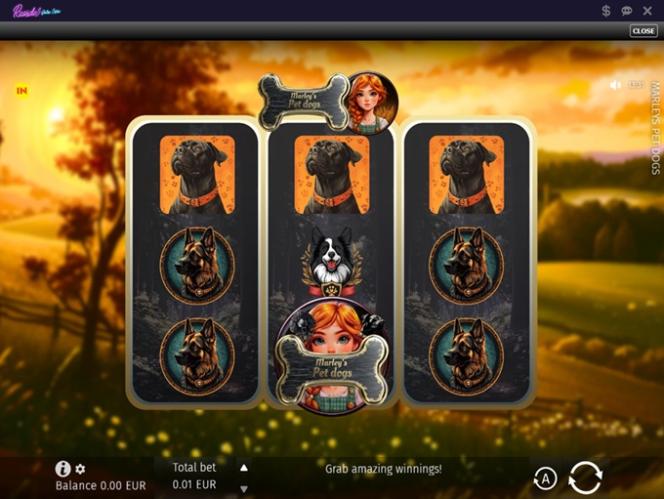Open the dollar sign cashier icon

click(x=606, y=10)
